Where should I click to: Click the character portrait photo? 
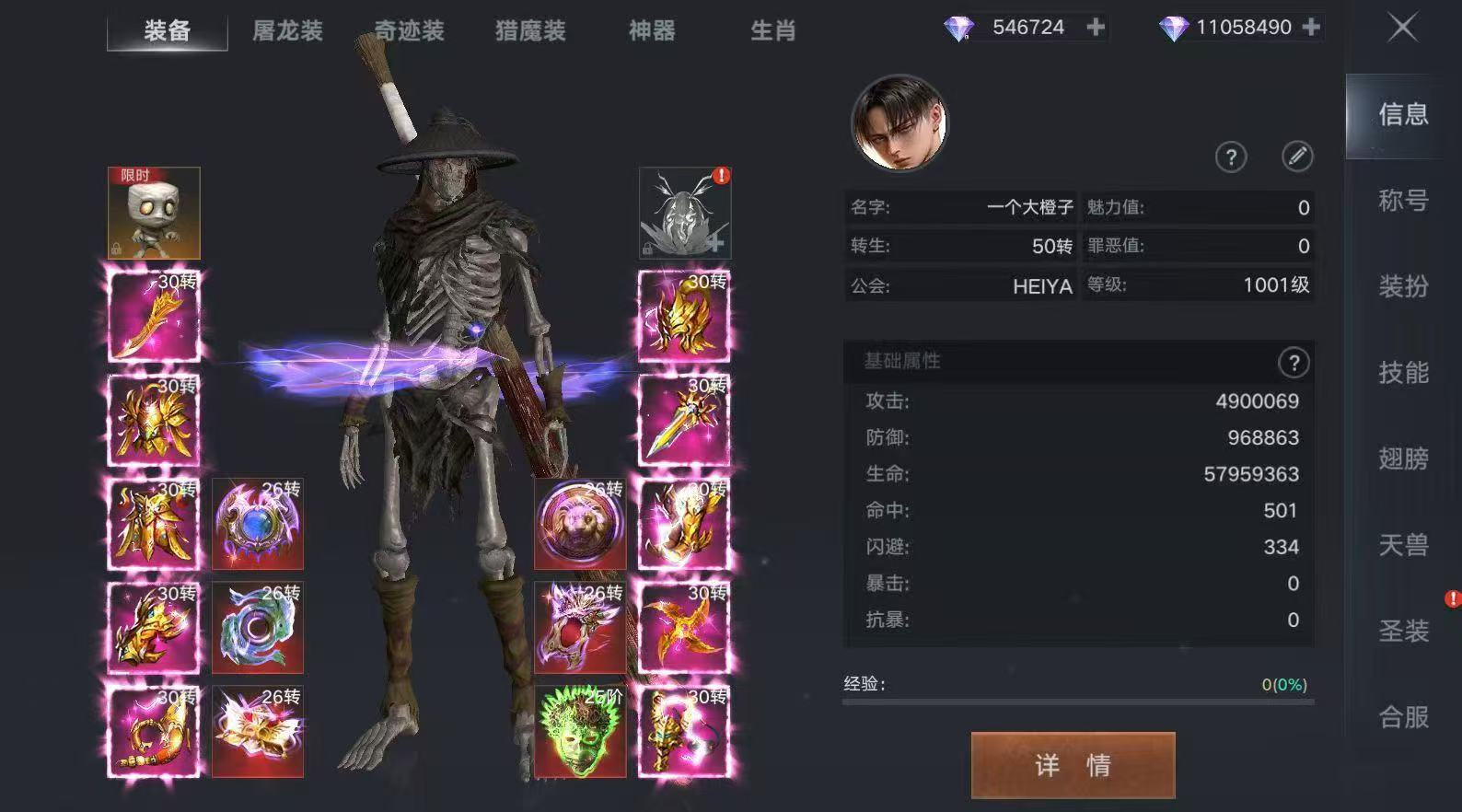(x=900, y=122)
